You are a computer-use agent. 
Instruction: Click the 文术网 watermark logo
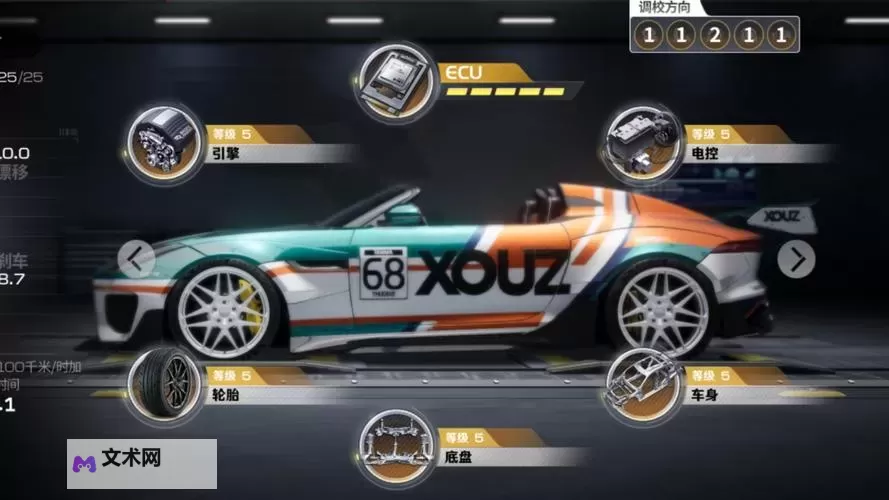142,463
